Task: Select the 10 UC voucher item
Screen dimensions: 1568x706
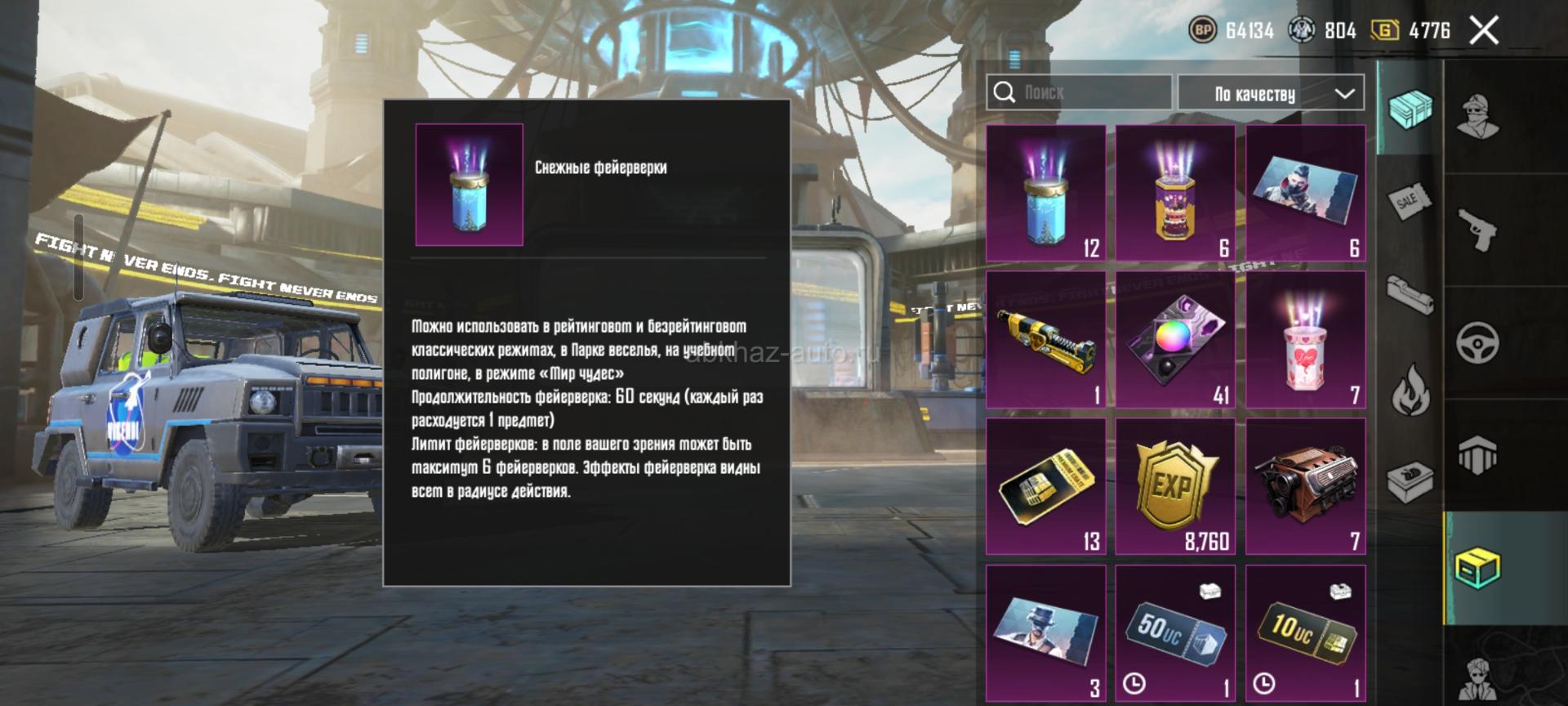Action: pos(1305,632)
